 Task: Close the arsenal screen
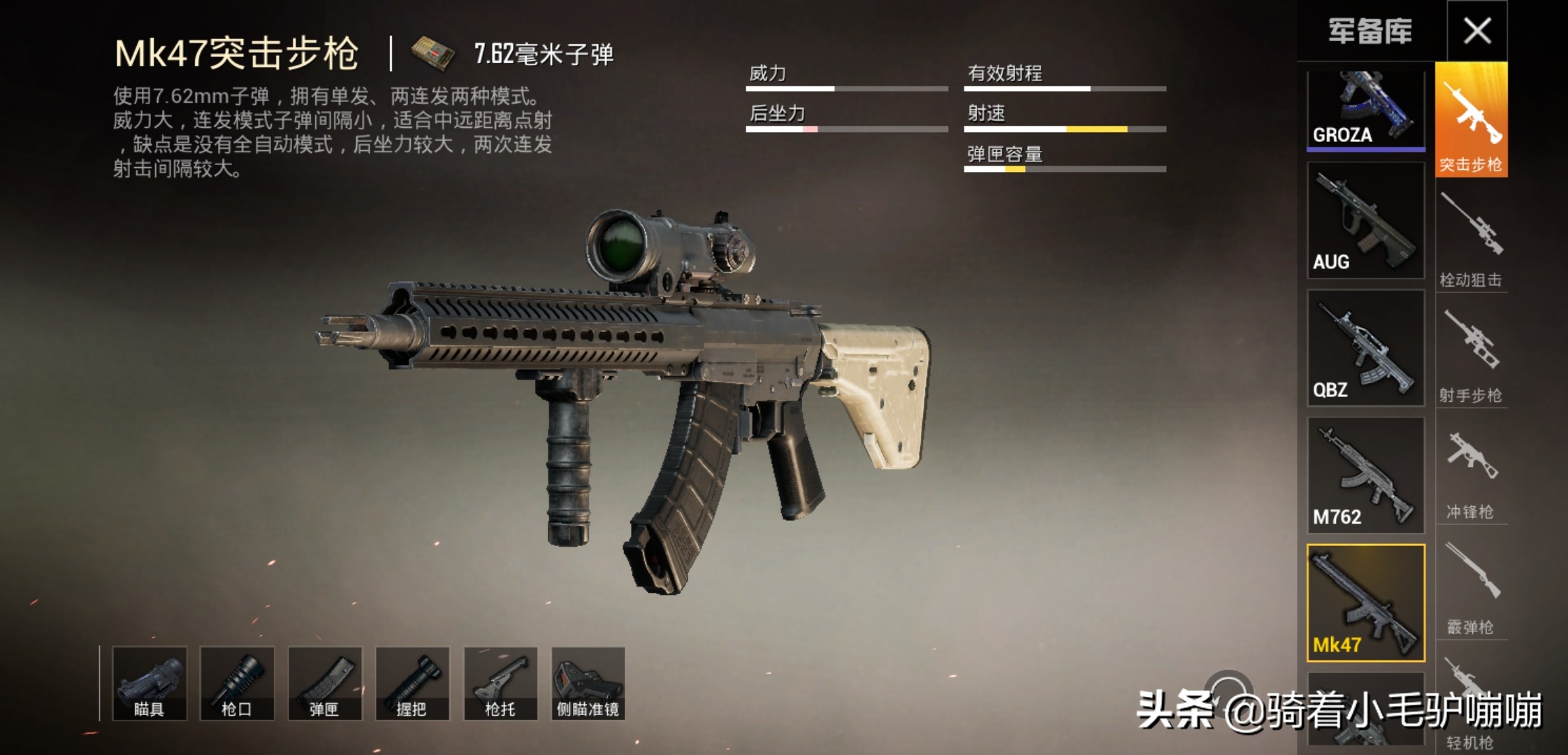[1476, 31]
